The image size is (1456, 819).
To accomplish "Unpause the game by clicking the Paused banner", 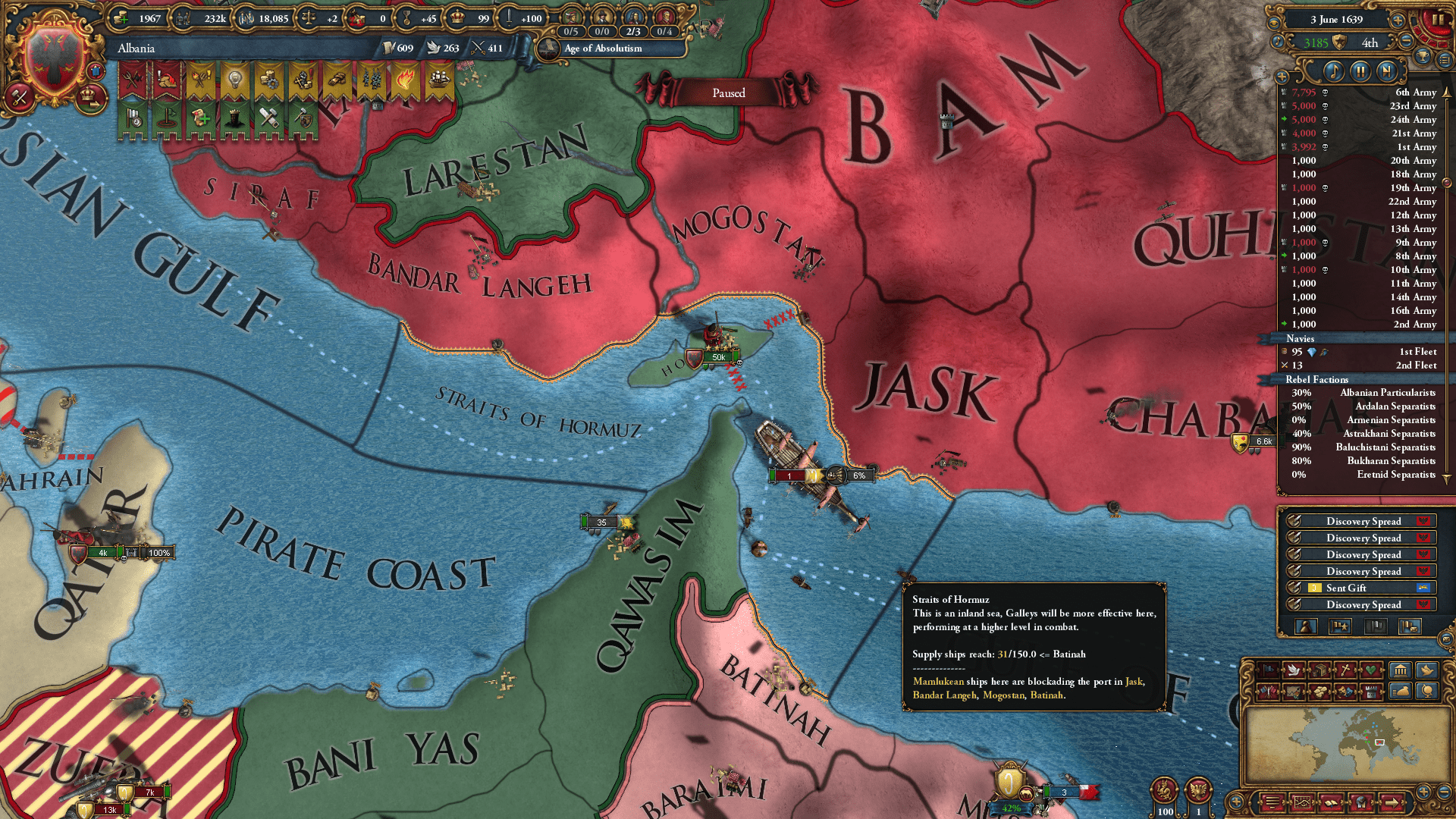I will tap(728, 93).
